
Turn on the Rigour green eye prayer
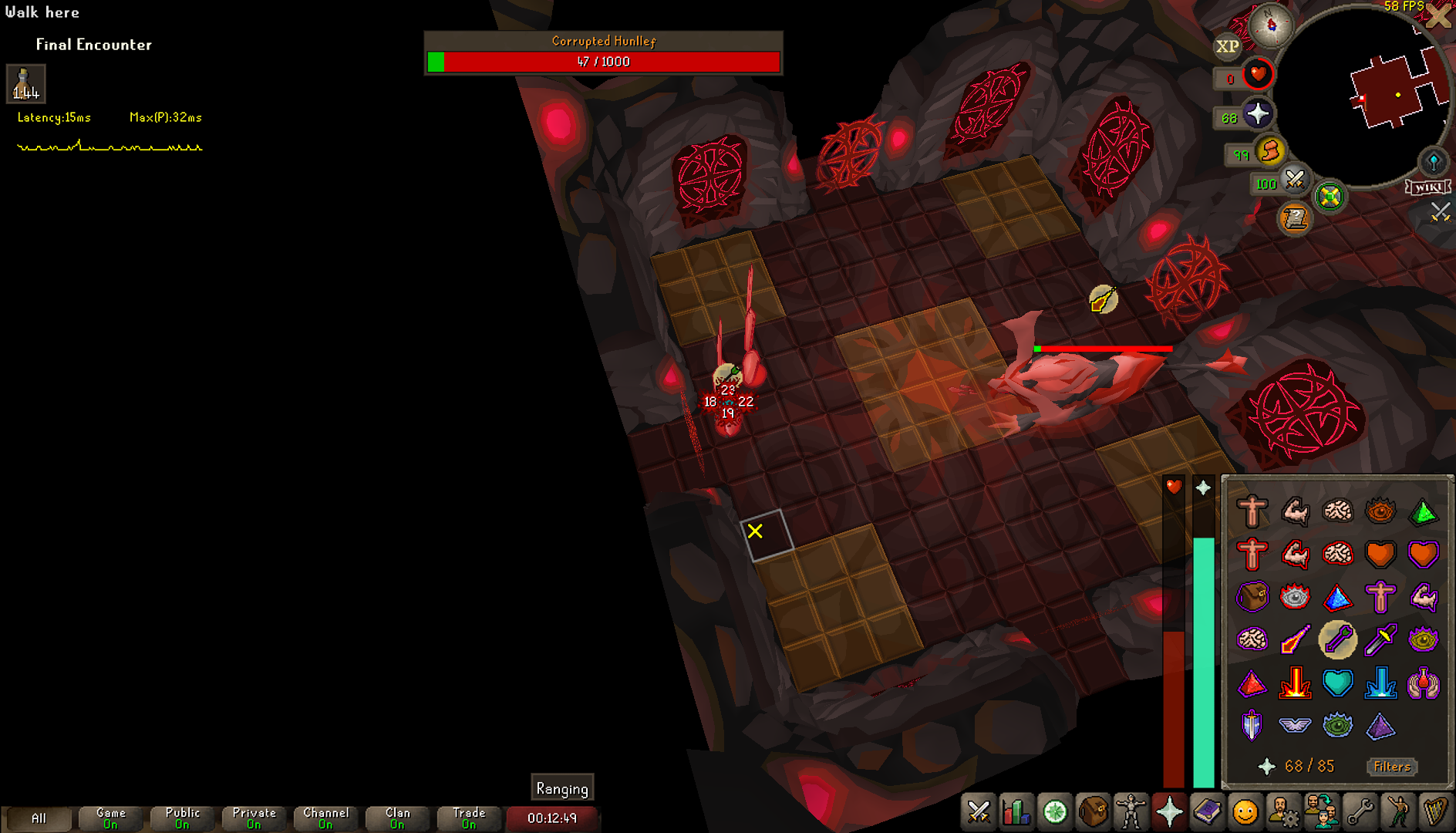[1337, 725]
